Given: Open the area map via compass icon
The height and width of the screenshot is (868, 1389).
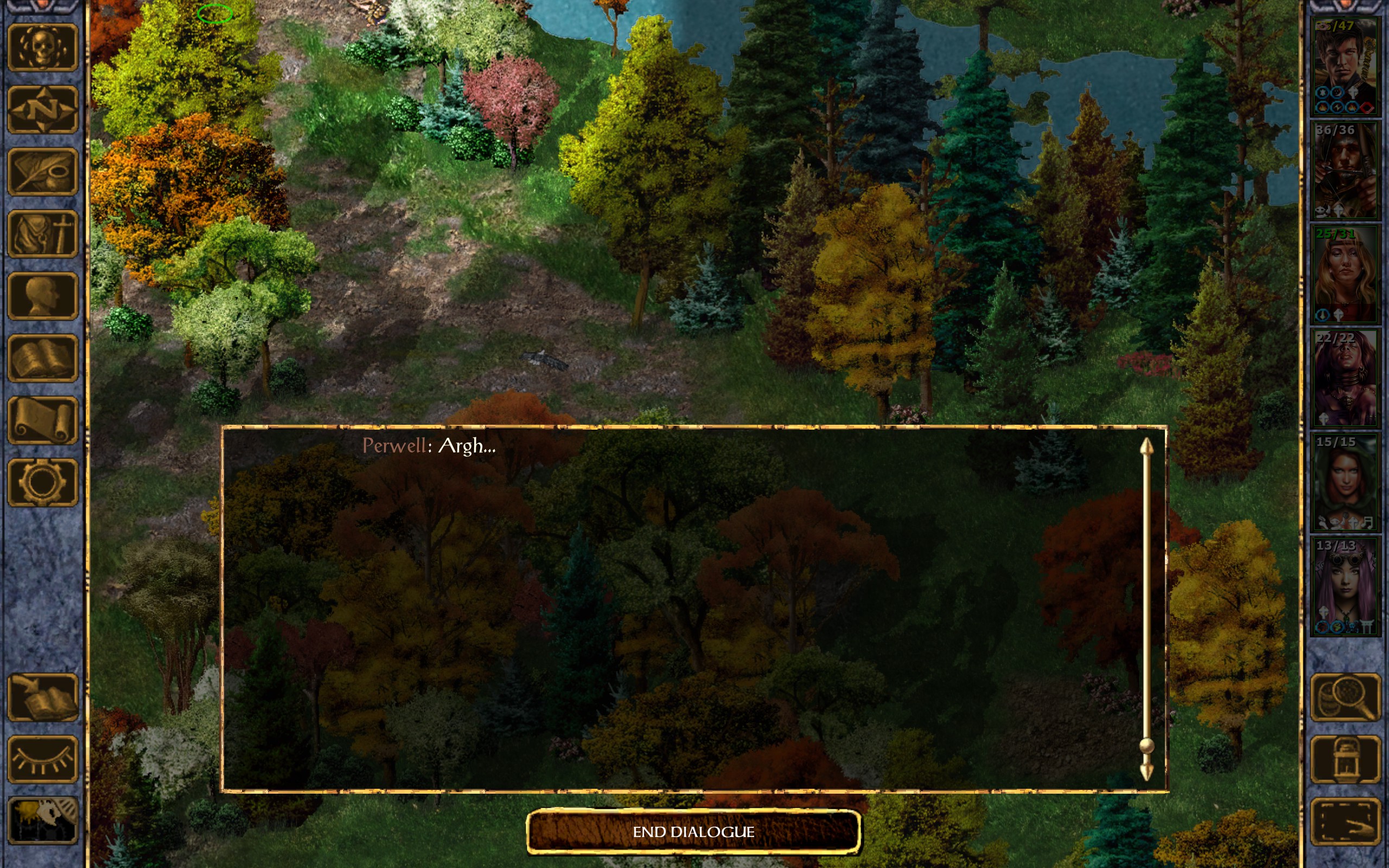Looking at the screenshot, I should pos(42,110).
